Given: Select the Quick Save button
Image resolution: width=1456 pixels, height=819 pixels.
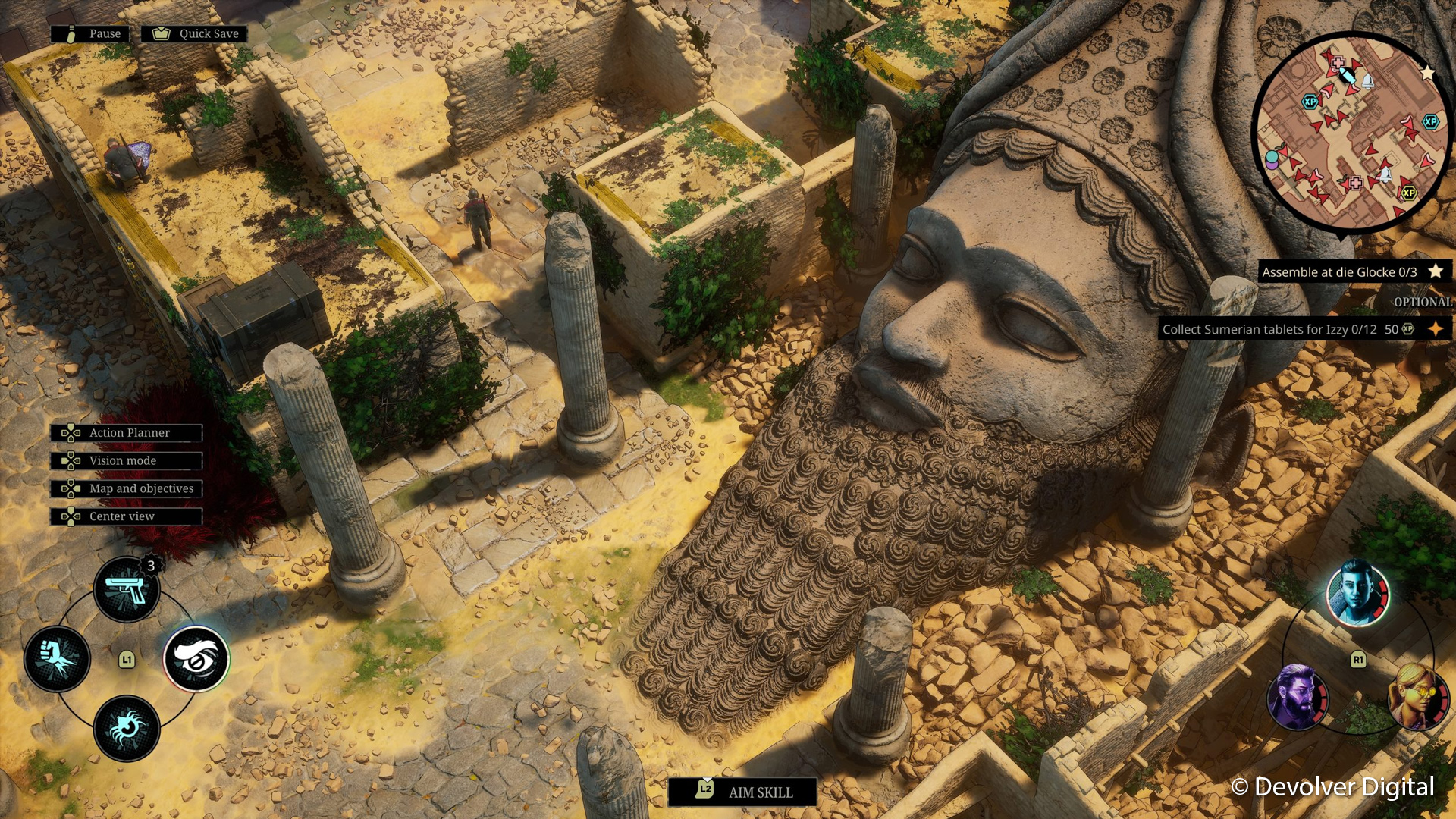Looking at the screenshot, I should pos(195,33).
